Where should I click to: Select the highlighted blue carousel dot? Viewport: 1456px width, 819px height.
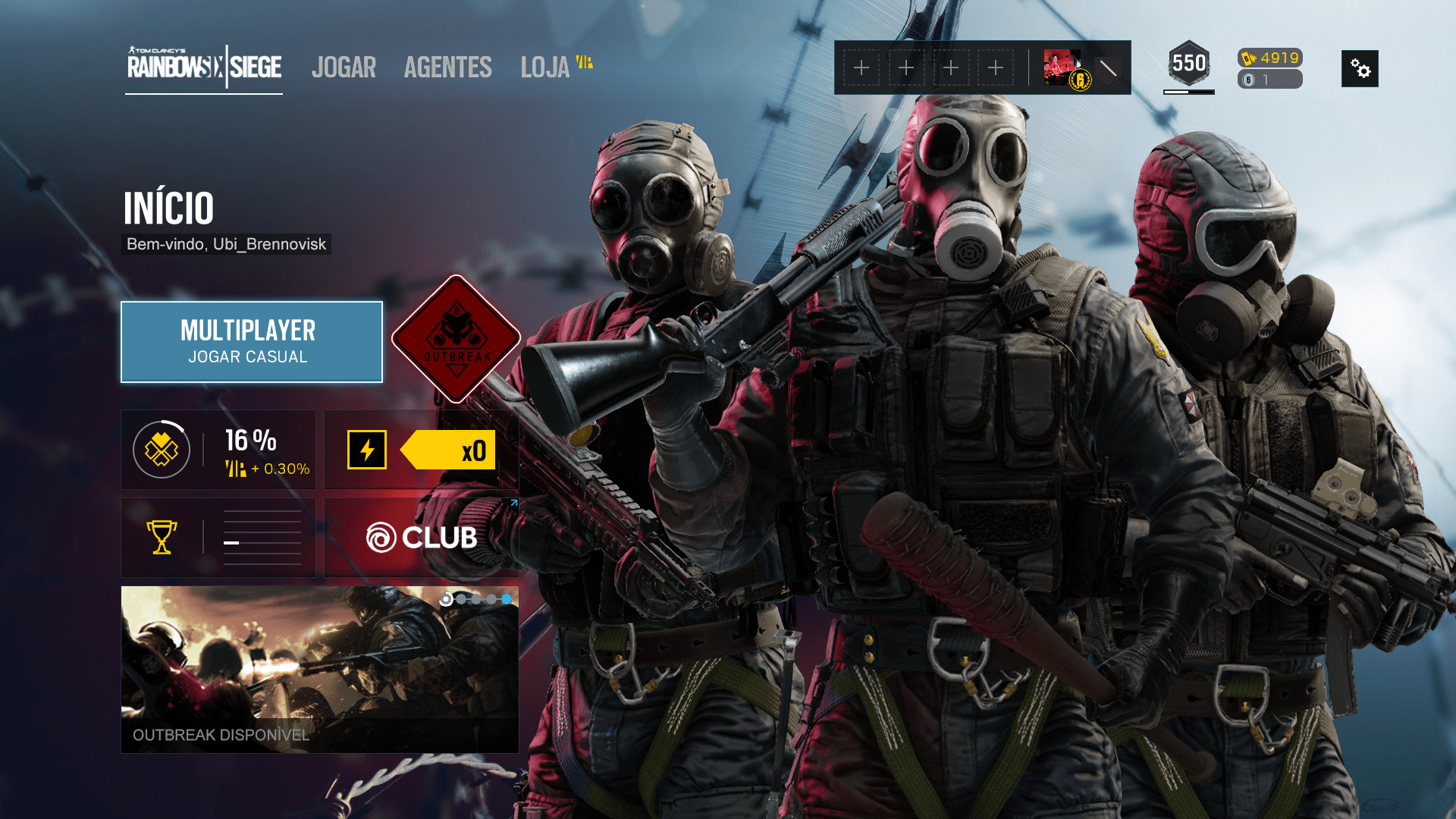click(507, 599)
